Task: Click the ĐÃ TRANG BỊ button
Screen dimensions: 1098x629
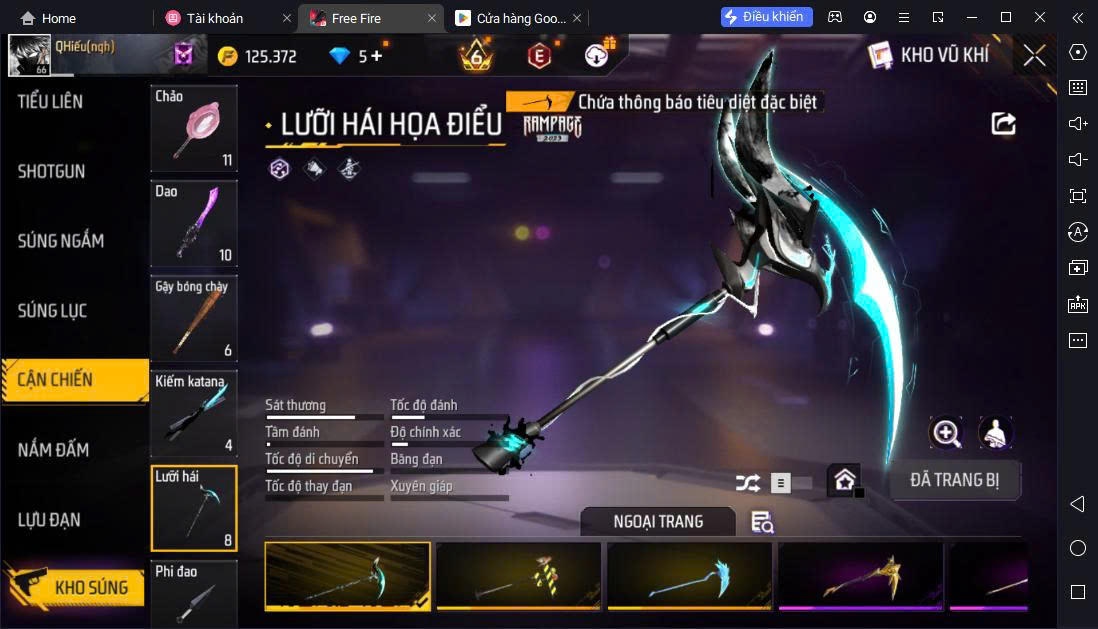Action: pyautogui.click(x=954, y=480)
